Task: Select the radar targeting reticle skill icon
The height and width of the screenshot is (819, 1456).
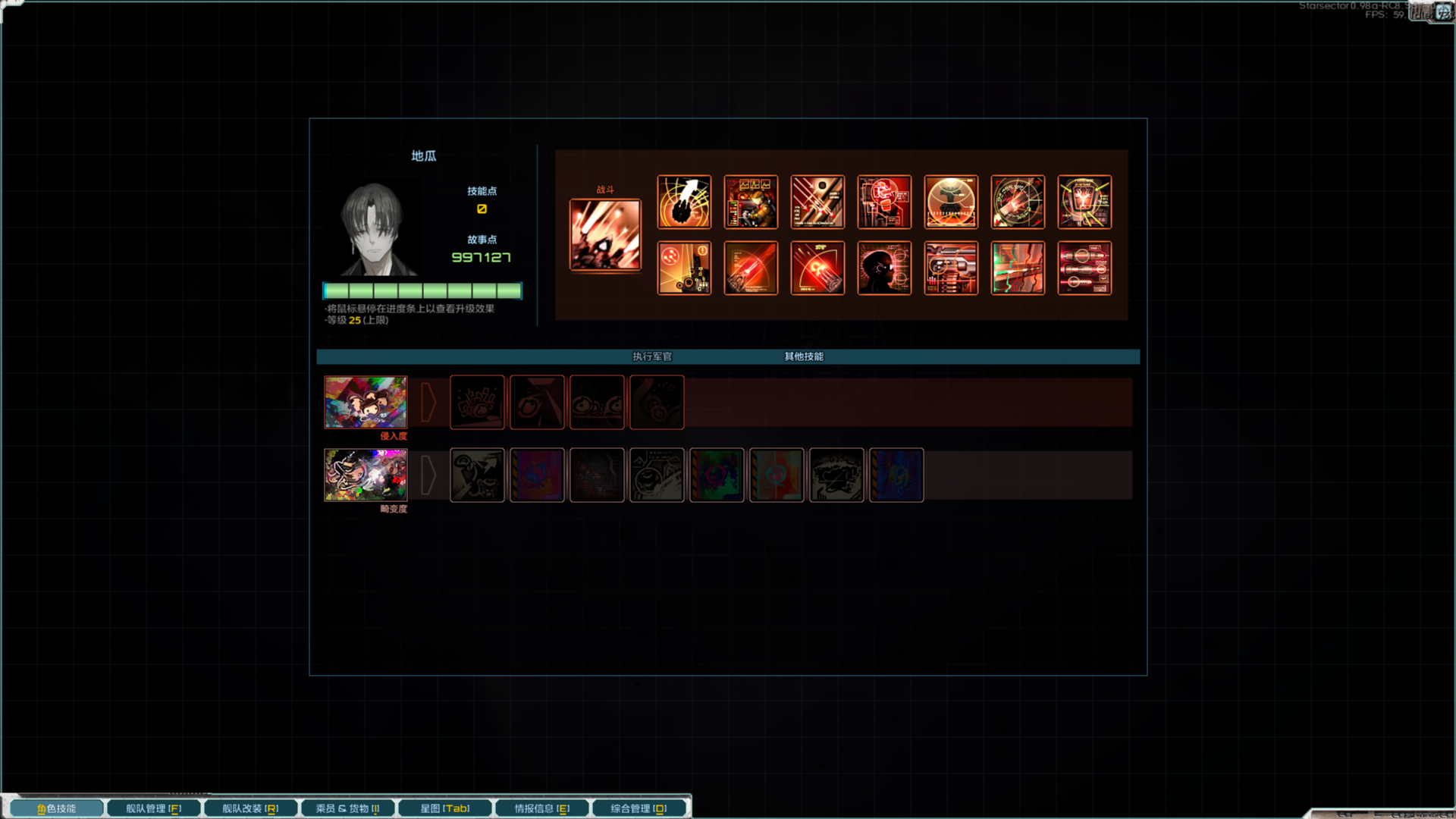Action: [1017, 202]
